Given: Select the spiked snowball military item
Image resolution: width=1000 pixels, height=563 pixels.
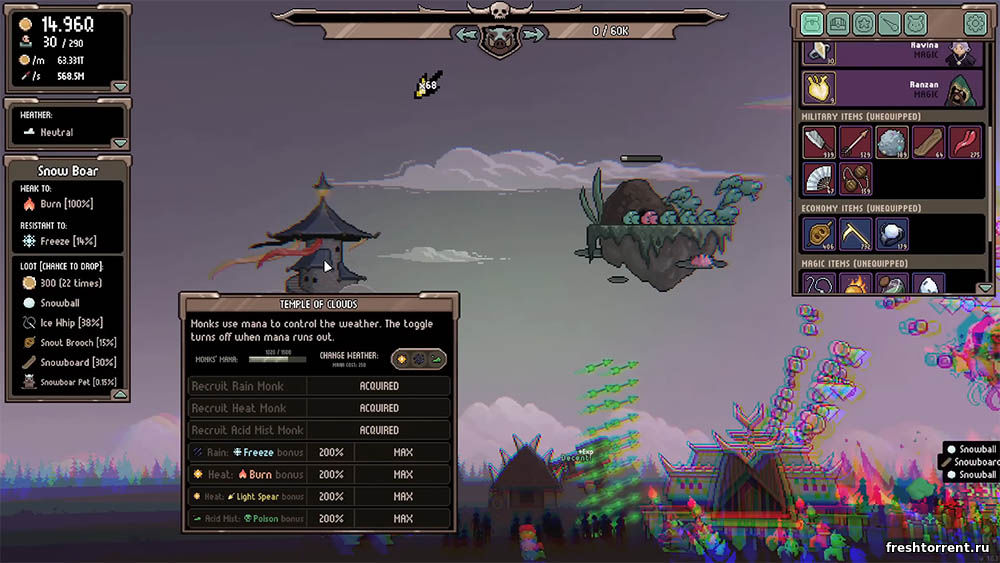Looking at the screenshot, I should [892, 142].
